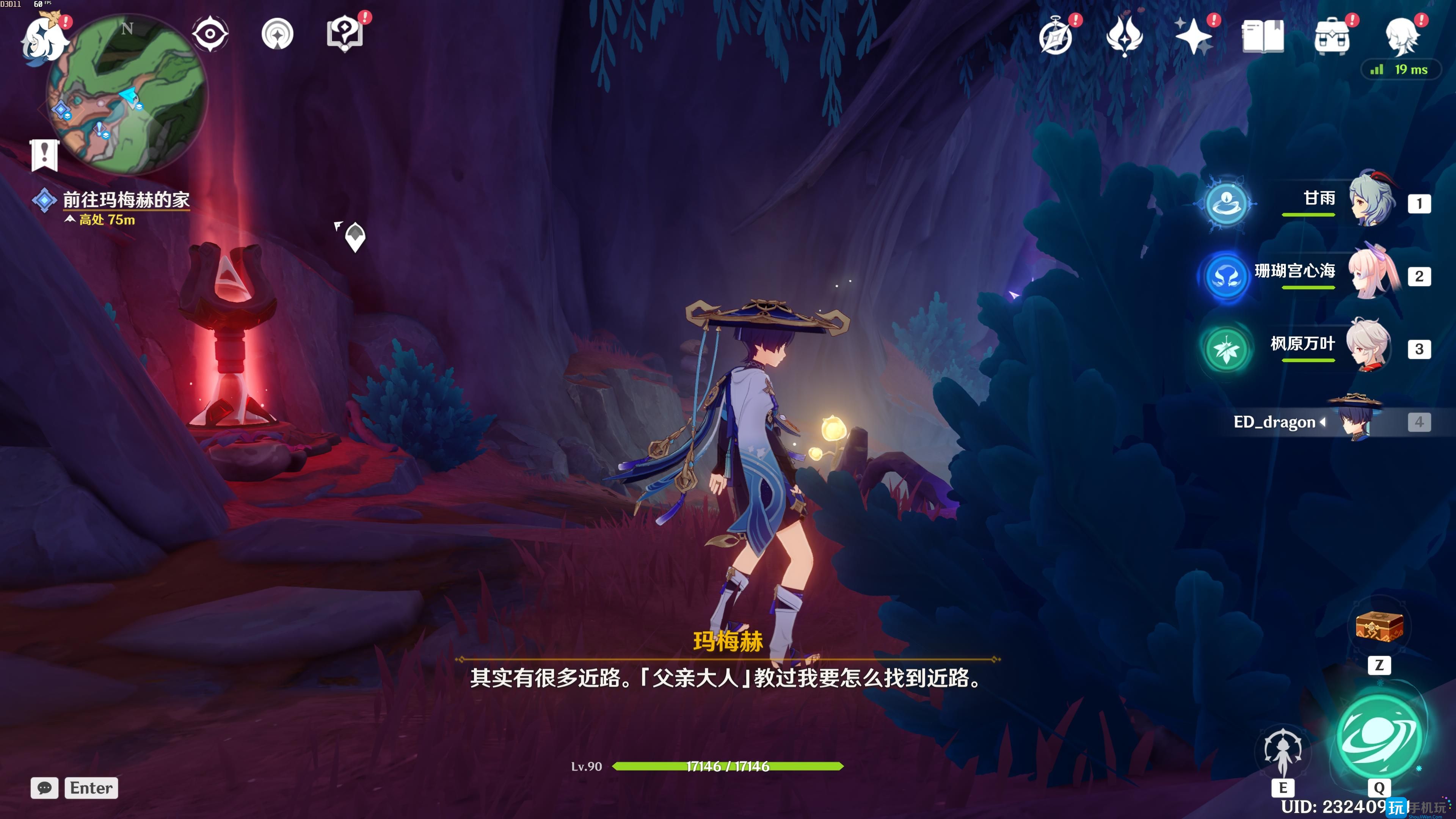The image size is (1456, 819).
Task: Use the treasure chest gadget icon
Action: click(1379, 627)
